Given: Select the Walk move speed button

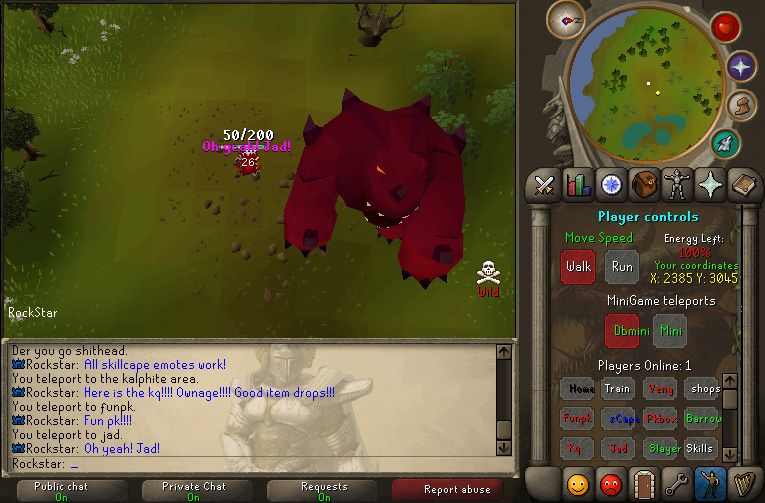Looking at the screenshot, I should click(x=578, y=267).
